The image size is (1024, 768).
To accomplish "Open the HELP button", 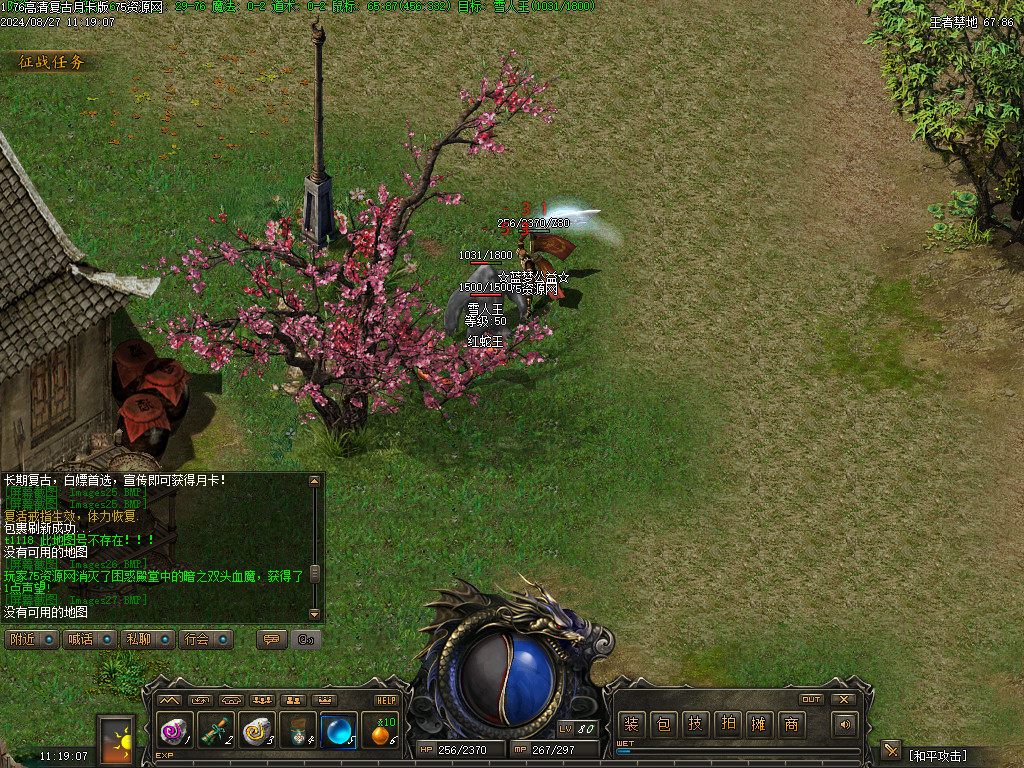I will coord(386,700).
